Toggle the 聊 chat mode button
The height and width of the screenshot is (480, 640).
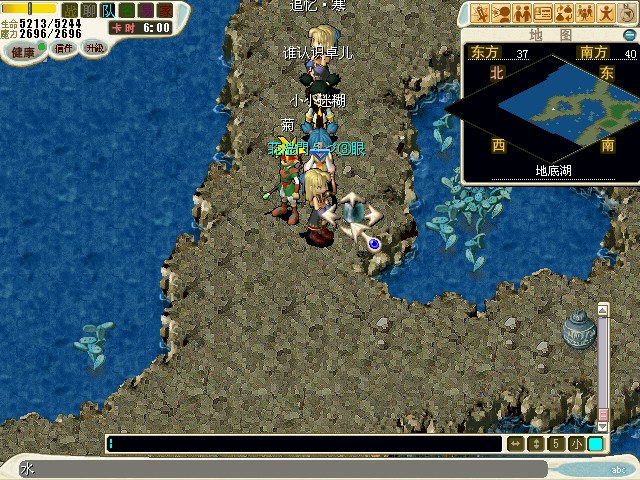click(x=89, y=10)
